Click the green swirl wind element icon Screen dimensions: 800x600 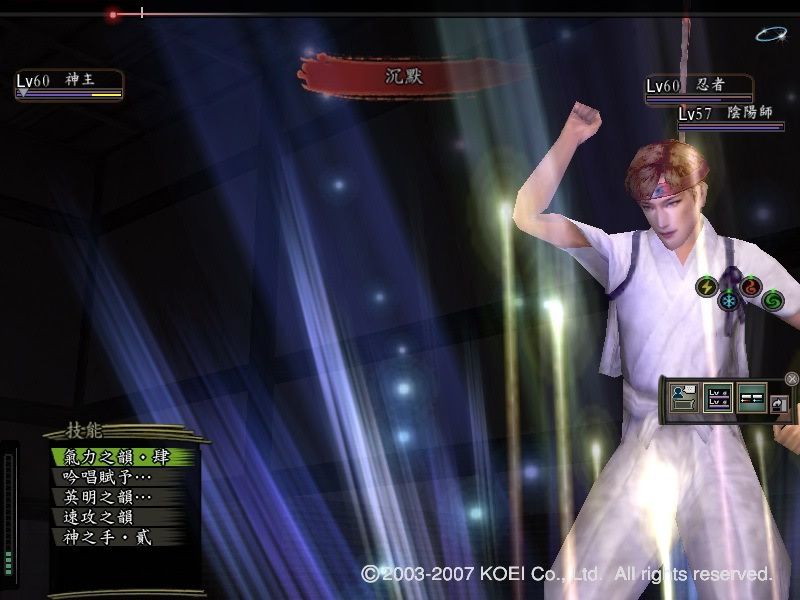coord(773,299)
